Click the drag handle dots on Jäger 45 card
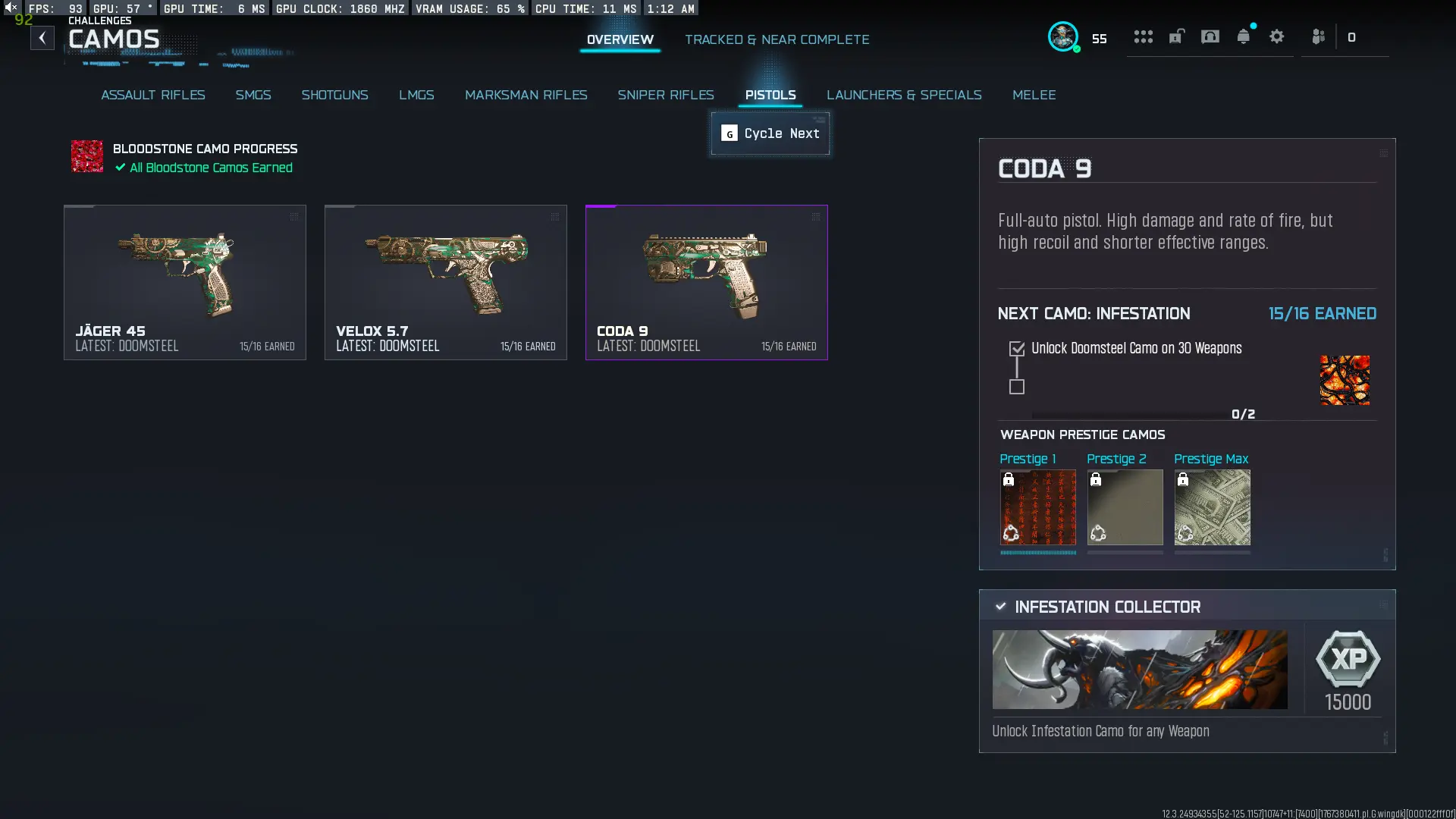This screenshot has width=1456, height=819. (294, 217)
